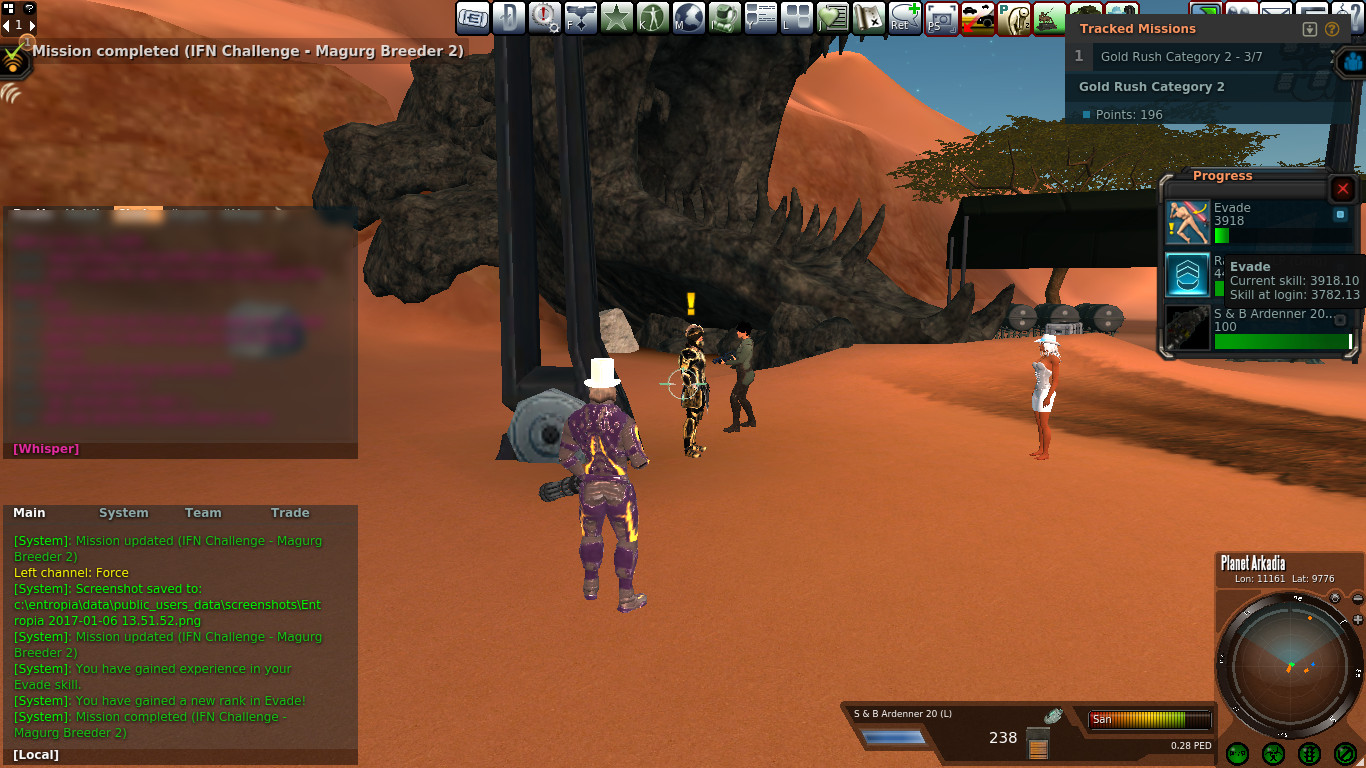Click the circular radar minimap
1366x768 pixels.
(1288, 663)
